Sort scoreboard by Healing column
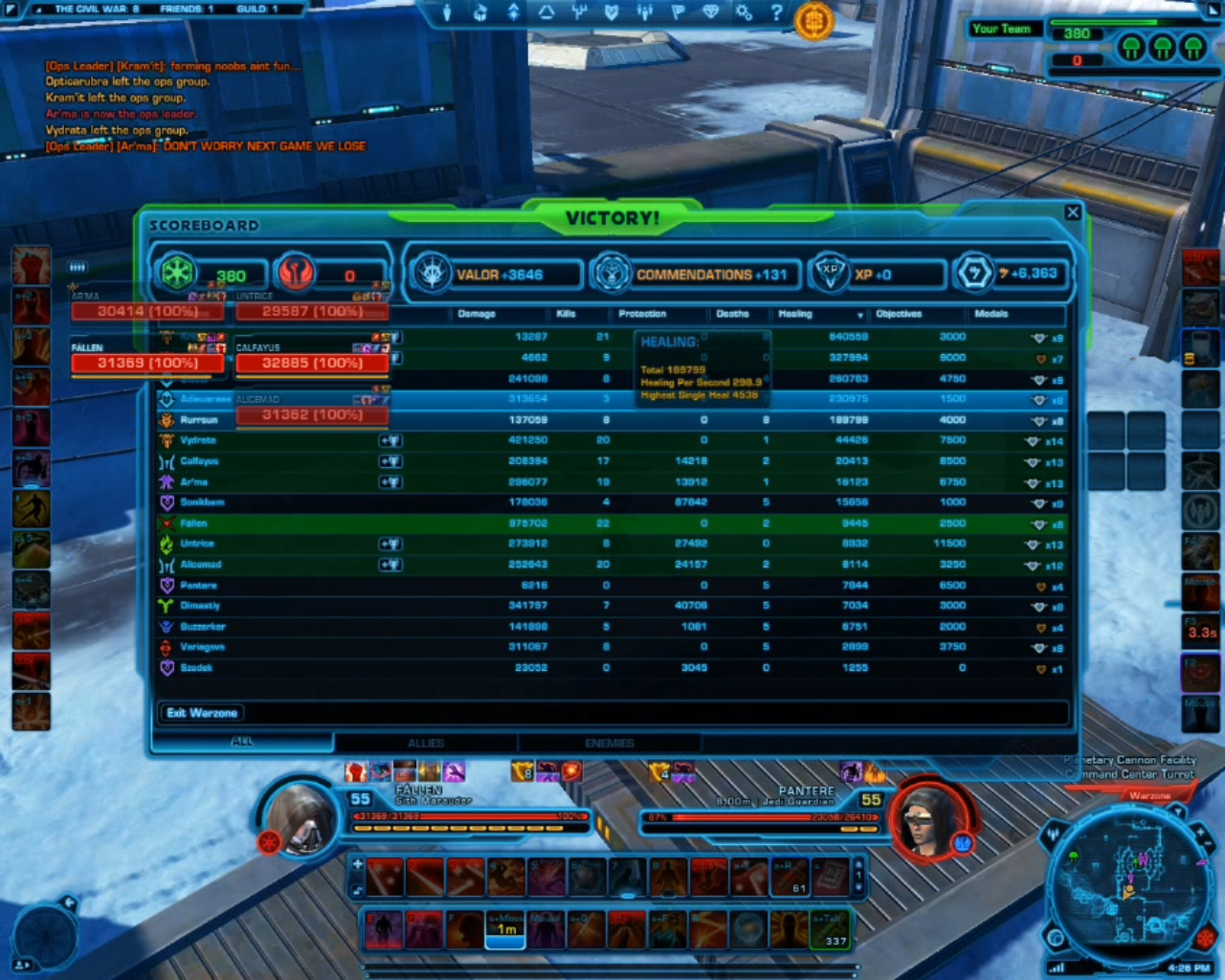The image size is (1225, 980). click(x=795, y=314)
